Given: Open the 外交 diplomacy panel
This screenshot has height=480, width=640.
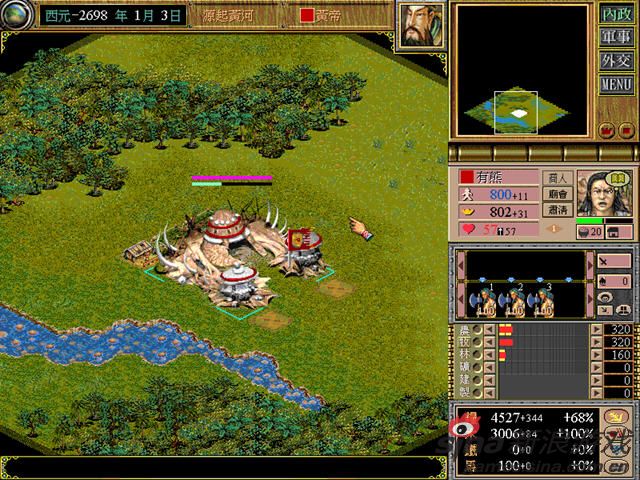Looking at the screenshot, I should pyautogui.click(x=617, y=61).
